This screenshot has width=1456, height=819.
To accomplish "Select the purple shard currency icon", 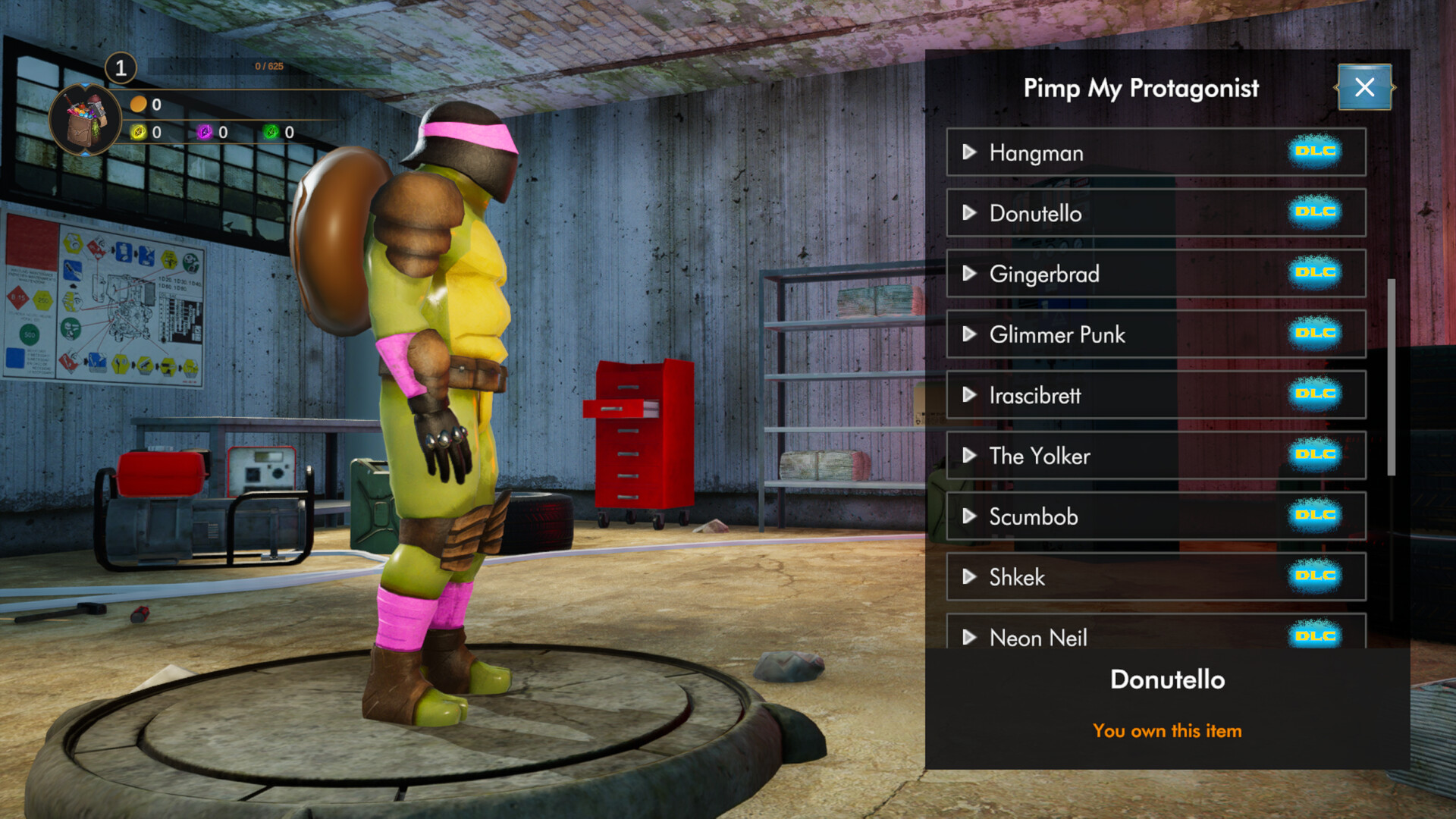I will (x=203, y=131).
